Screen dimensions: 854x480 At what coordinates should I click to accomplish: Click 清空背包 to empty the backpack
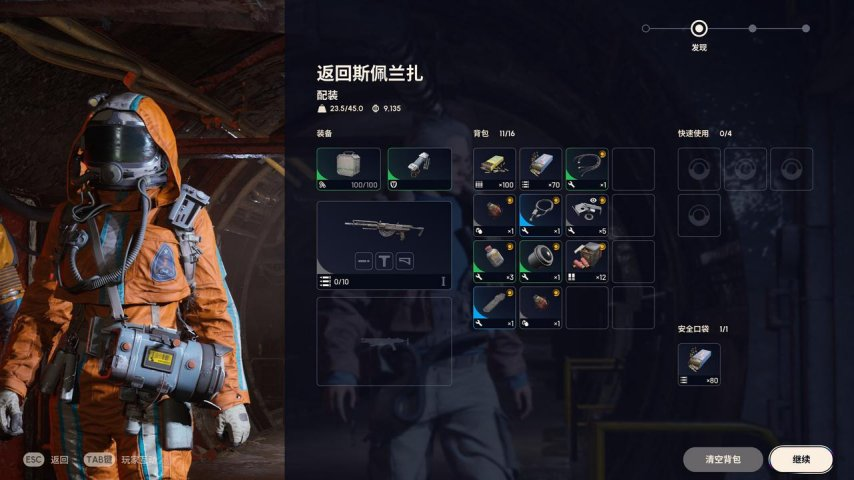tap(722, 459)
